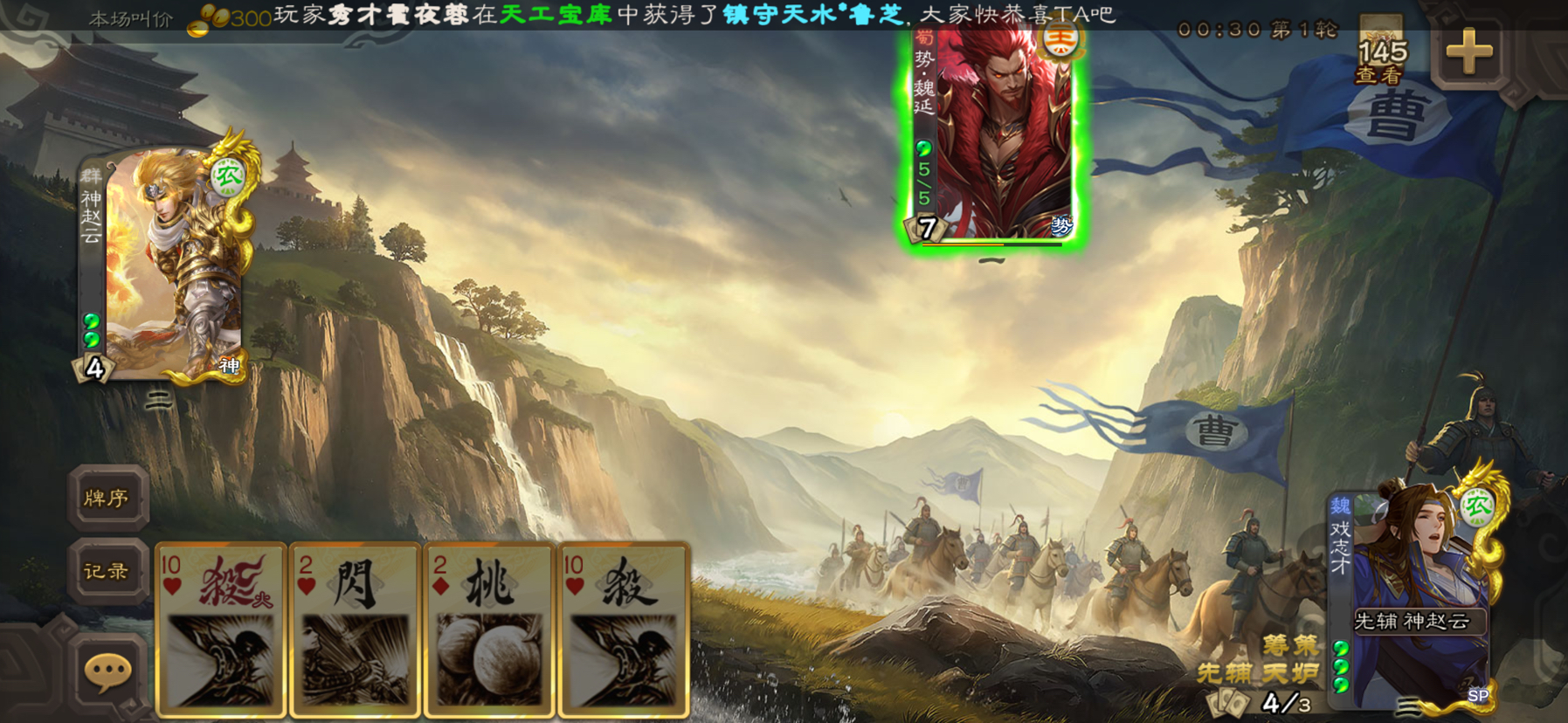Activate the 先辅 skill
This screenshot has width=1568, height=723.
click(x=1224, y=673)
